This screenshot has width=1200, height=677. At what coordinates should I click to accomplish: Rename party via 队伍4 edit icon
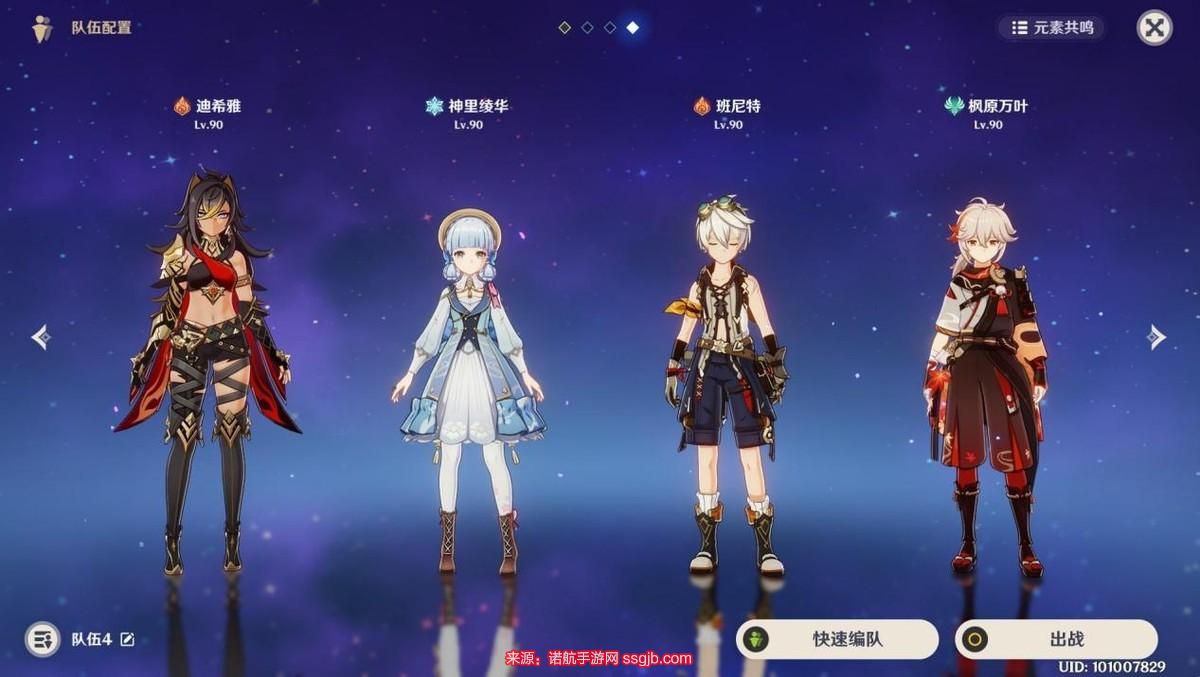tap(127, 639)
